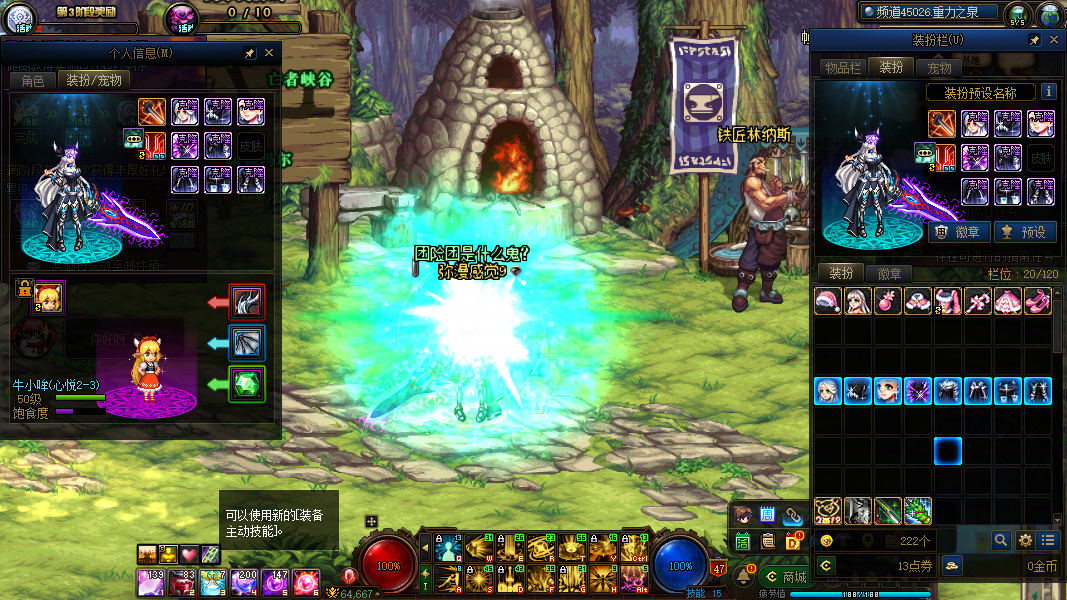This screenshot has height=600, width=1067.
Task: Click the info icon beside preset name
Action: [x=1048, y=91]
